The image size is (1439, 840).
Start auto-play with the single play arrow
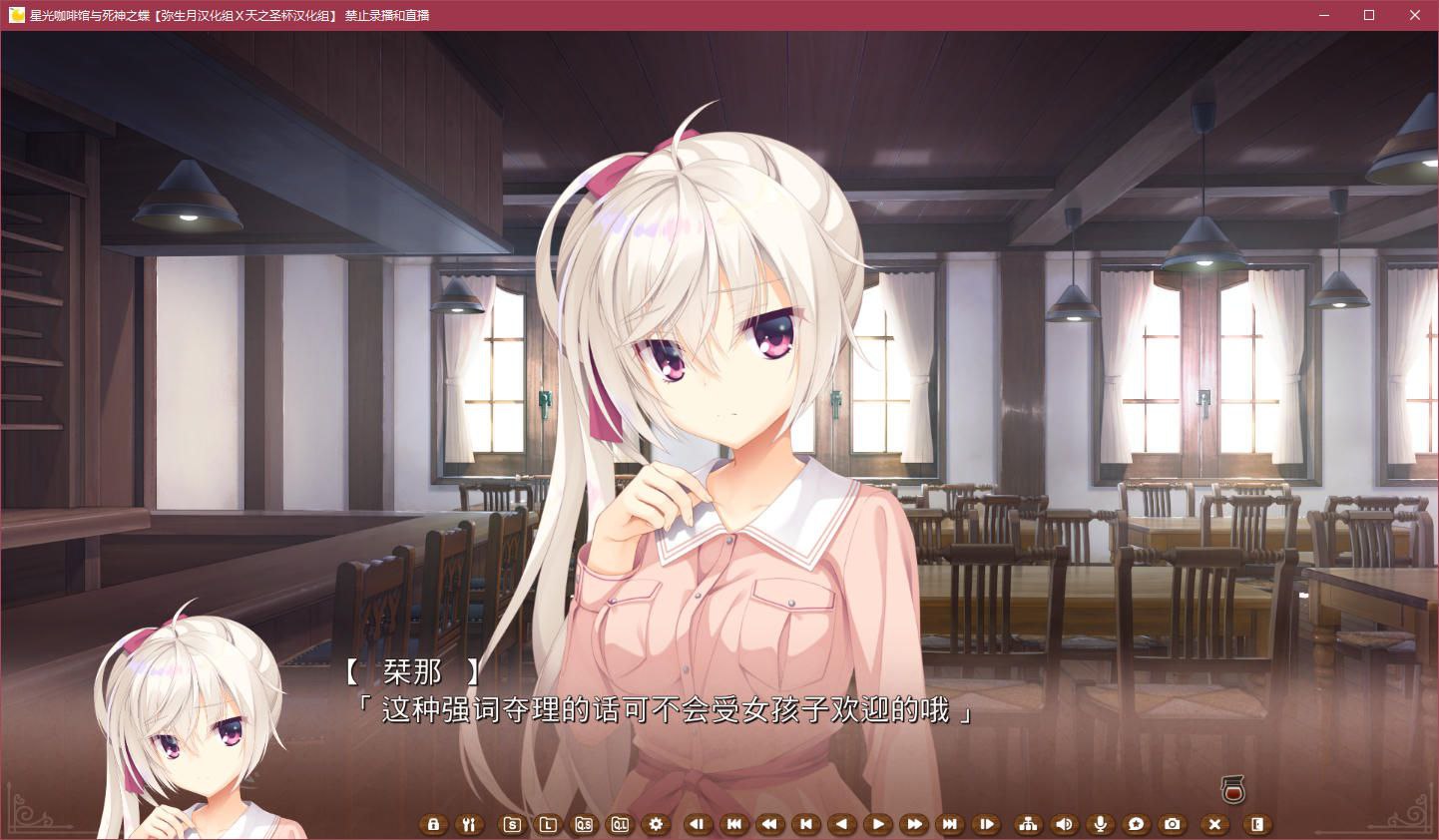tap(877, 824)
